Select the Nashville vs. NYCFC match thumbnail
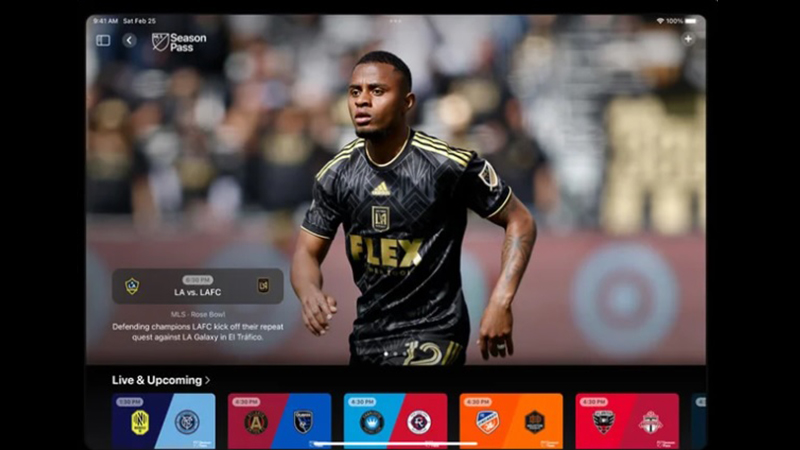Screen dimensions: 800x450 pos(163,421)
